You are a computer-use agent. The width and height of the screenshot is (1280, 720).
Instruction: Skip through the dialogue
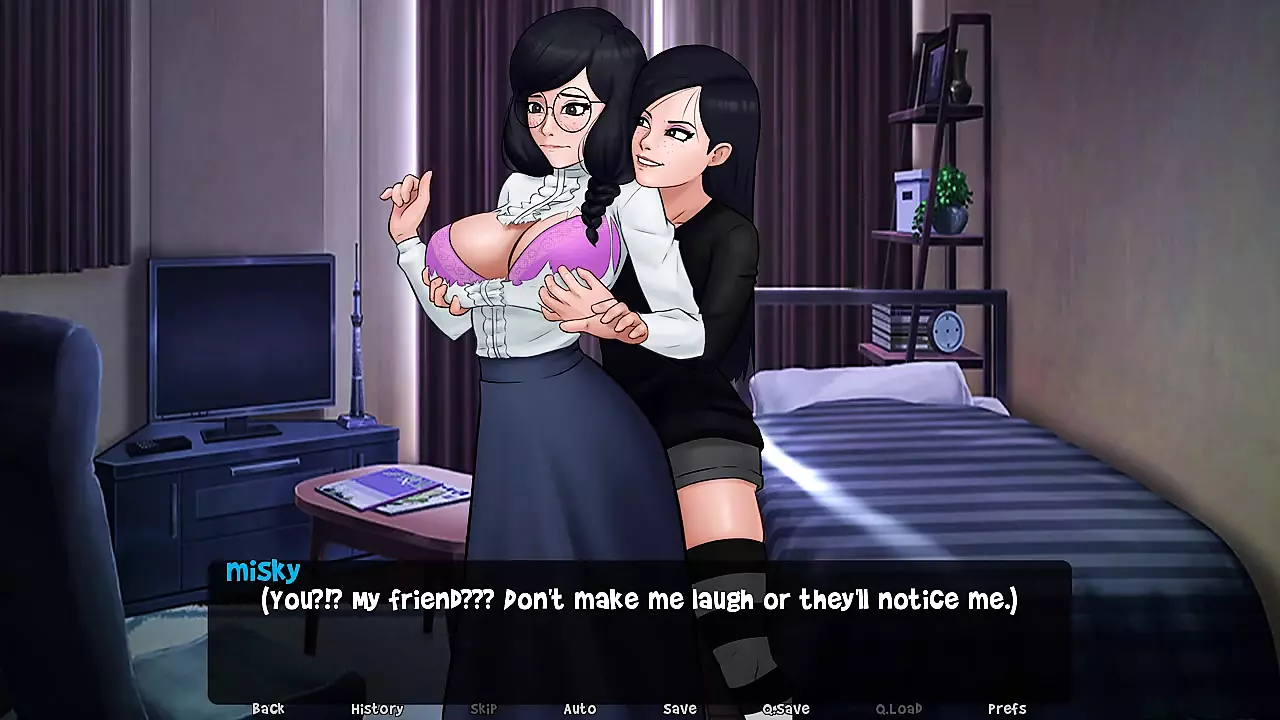point(483,708)
